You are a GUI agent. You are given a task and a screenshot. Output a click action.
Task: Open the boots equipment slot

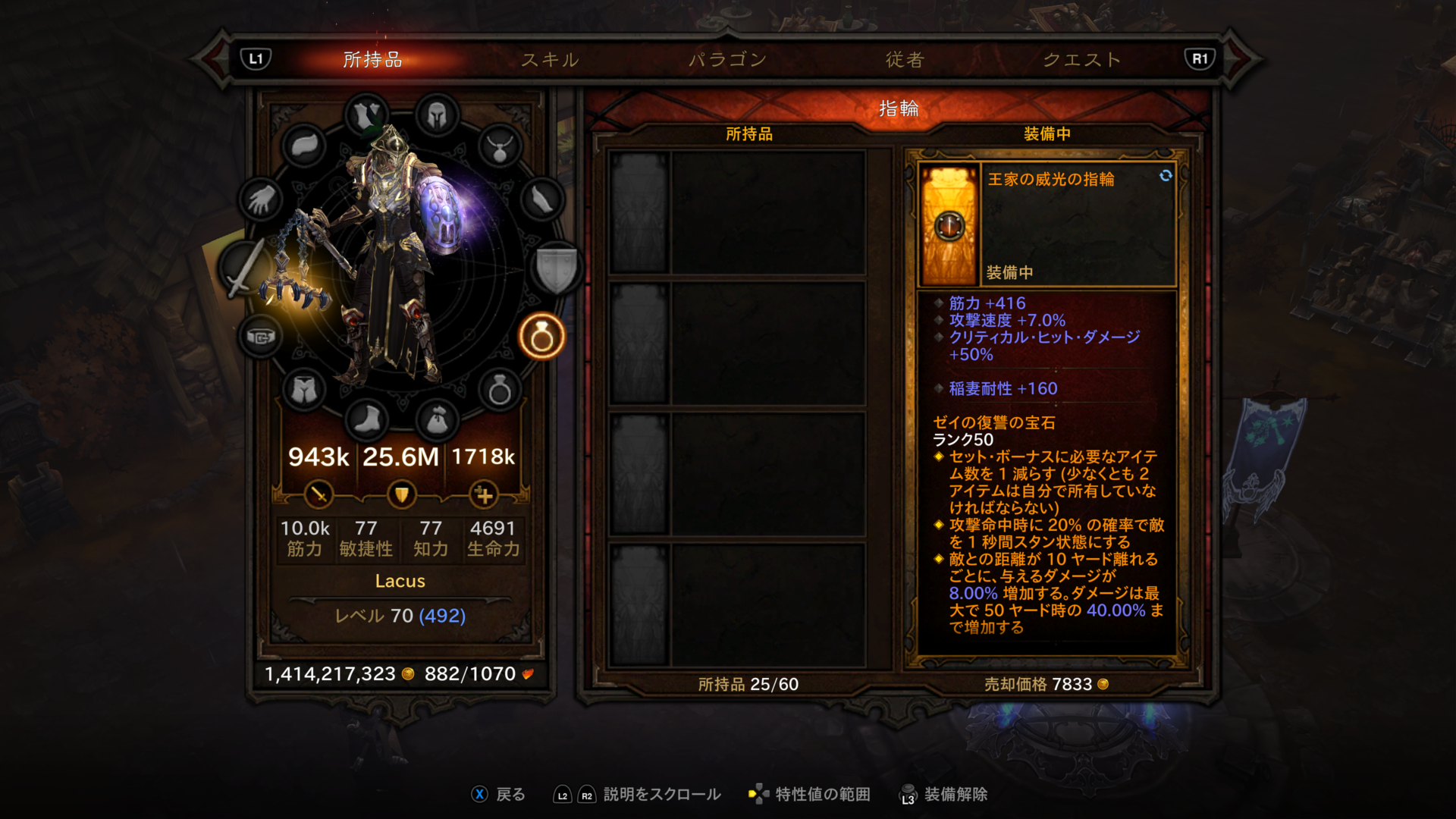367,419
